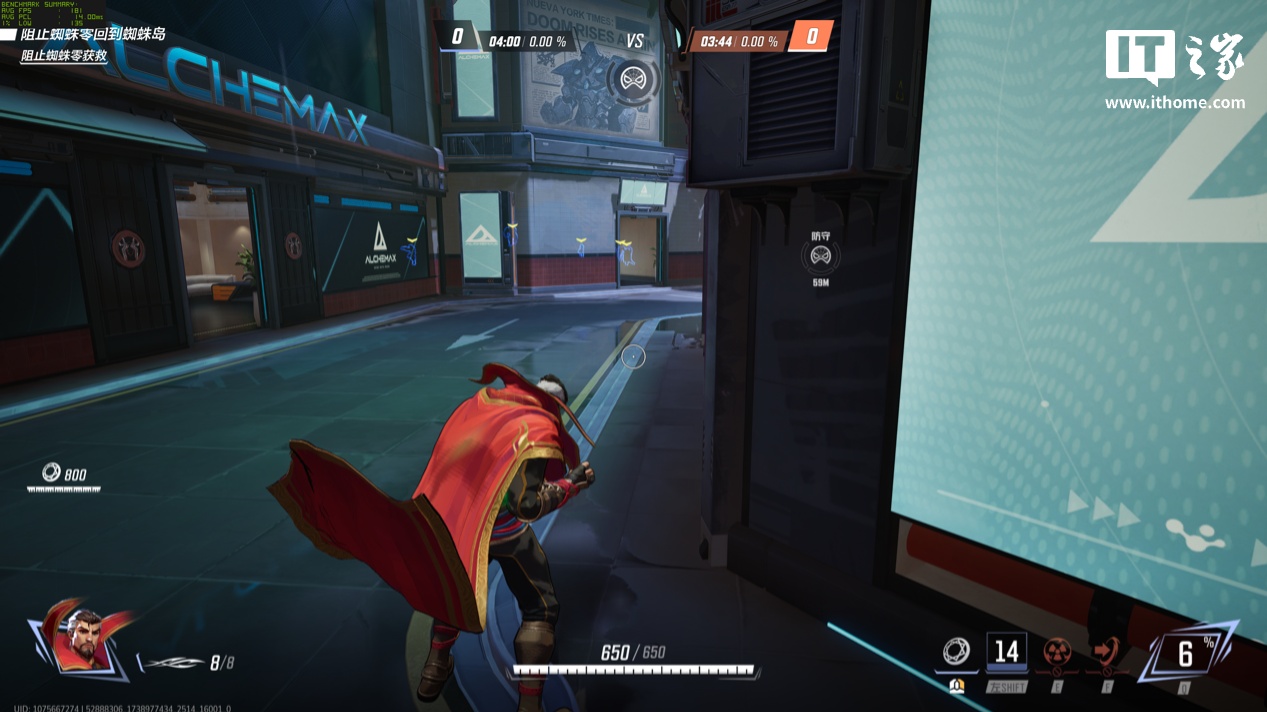Trigger the disabled radiation-symbol E ability

pyautogui.click(x=1057, y=653)
